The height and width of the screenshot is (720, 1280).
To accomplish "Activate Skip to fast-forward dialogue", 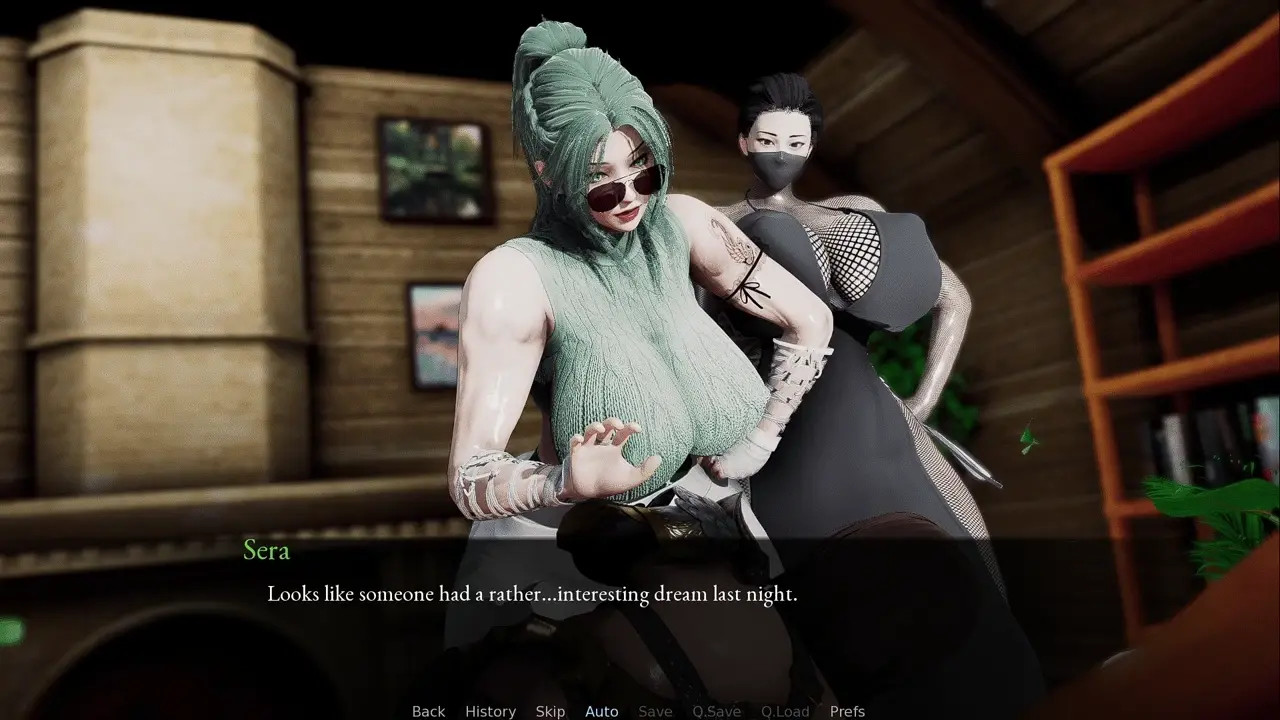I will 550,711.
